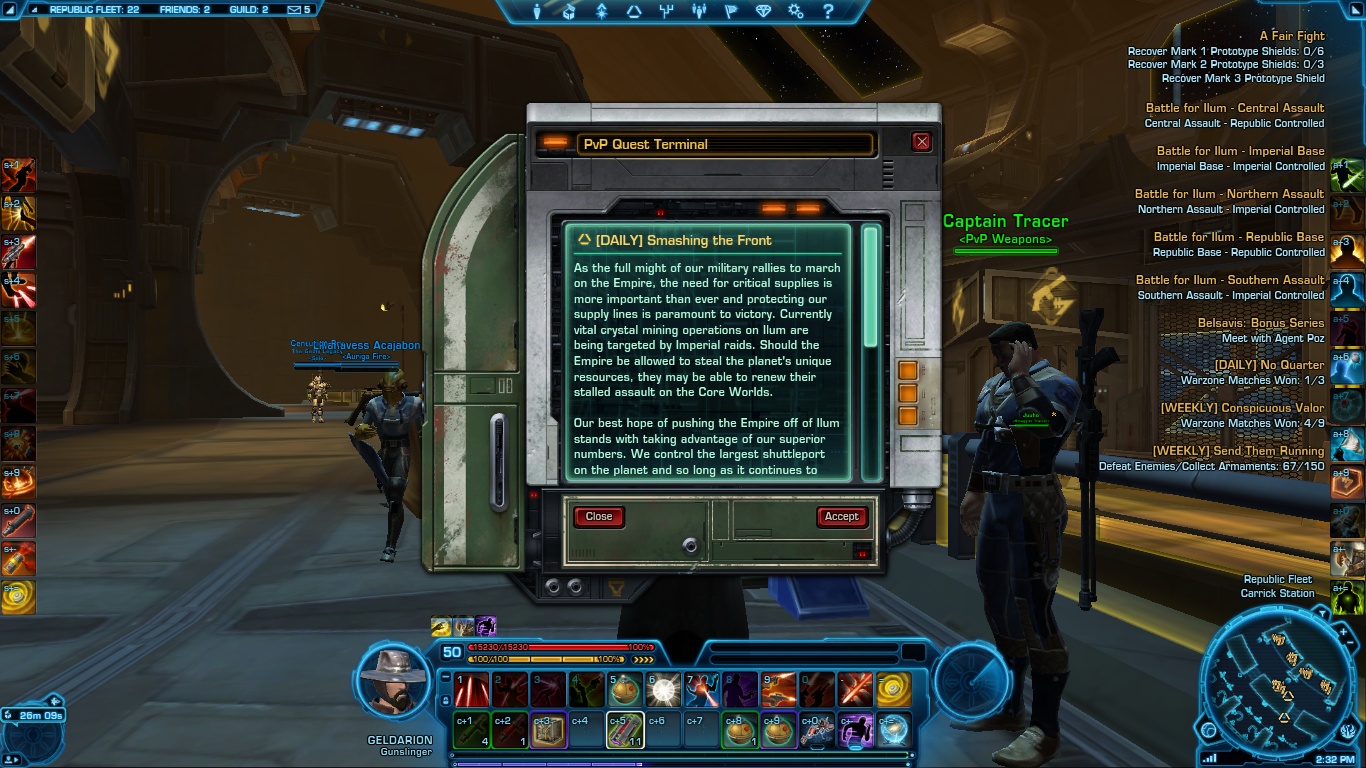Use the item with 11 charges in slot c+5
The width and height of the screenshot is (1366, 768).
coord(625,731)
